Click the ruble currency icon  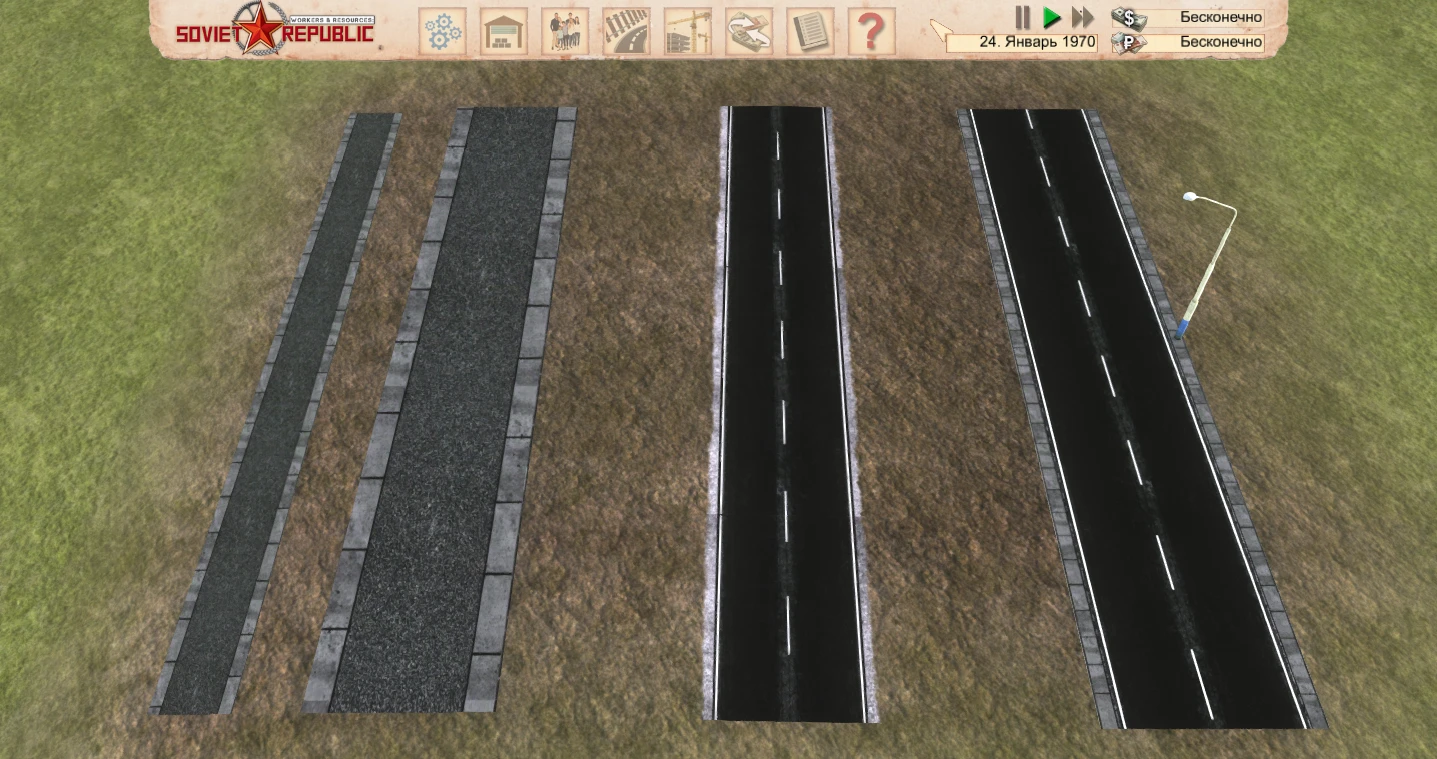1127,43
